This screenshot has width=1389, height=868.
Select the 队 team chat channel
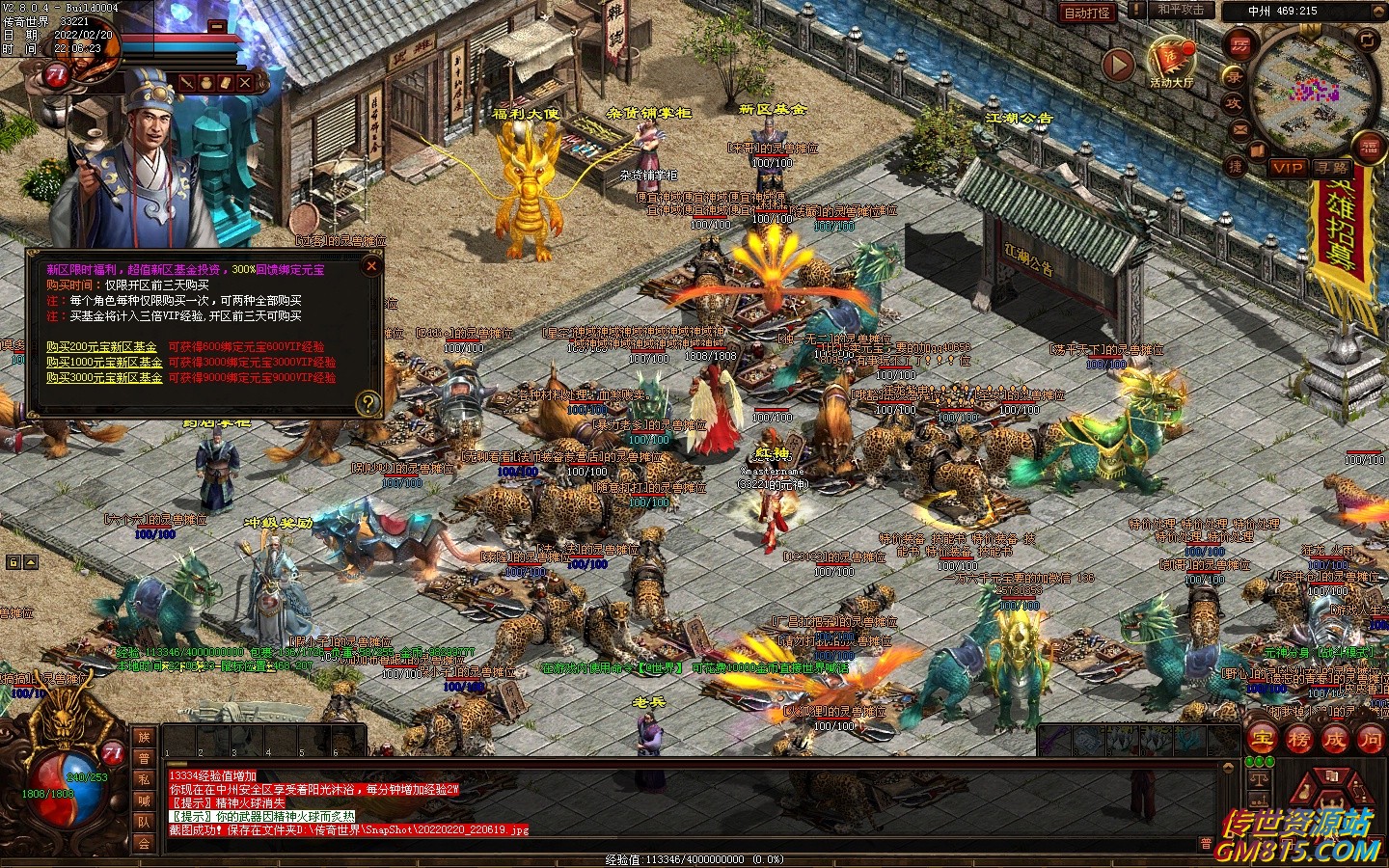(x=144, y=822)
